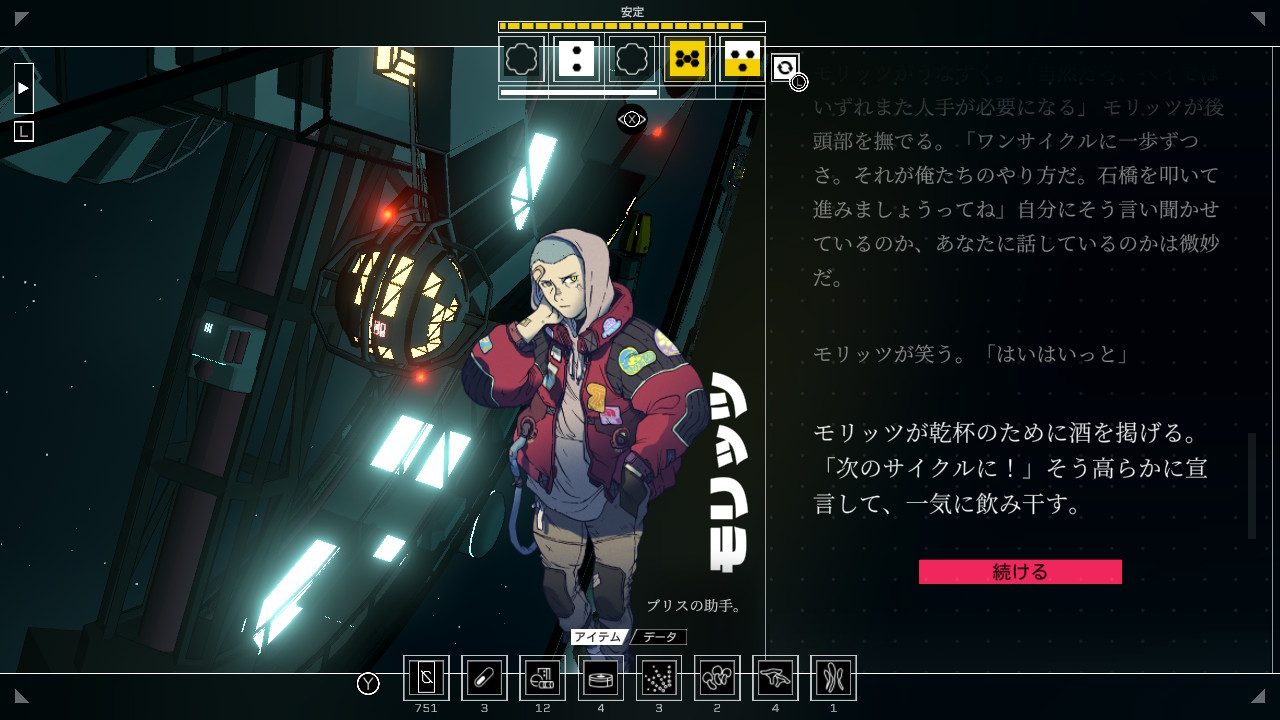Expand the left side panel arrow
Screen dimensions: 1280x720
pos(22,88)
